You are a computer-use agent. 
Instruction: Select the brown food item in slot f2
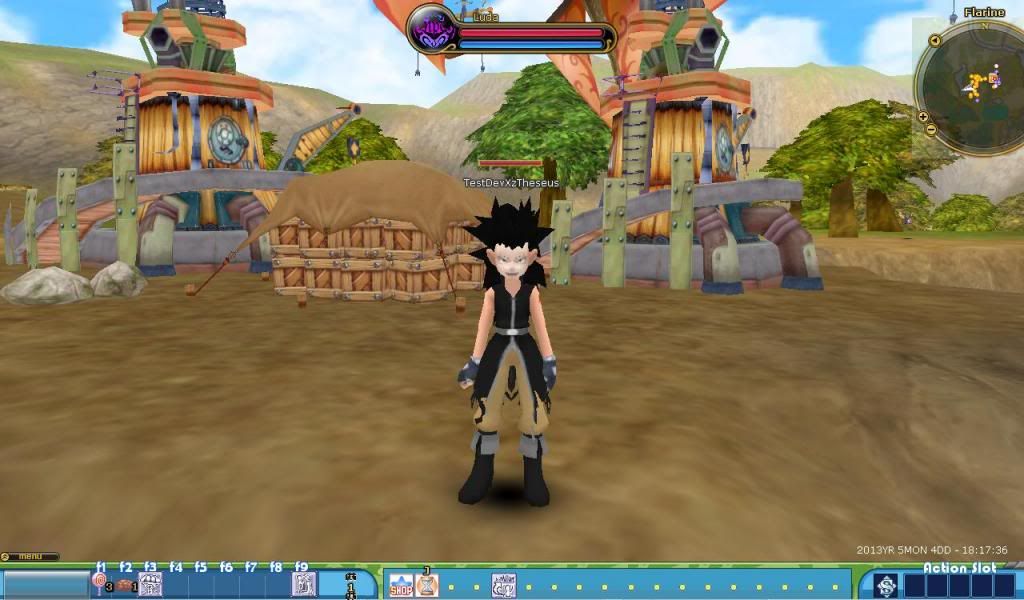[x=125, y=585]
